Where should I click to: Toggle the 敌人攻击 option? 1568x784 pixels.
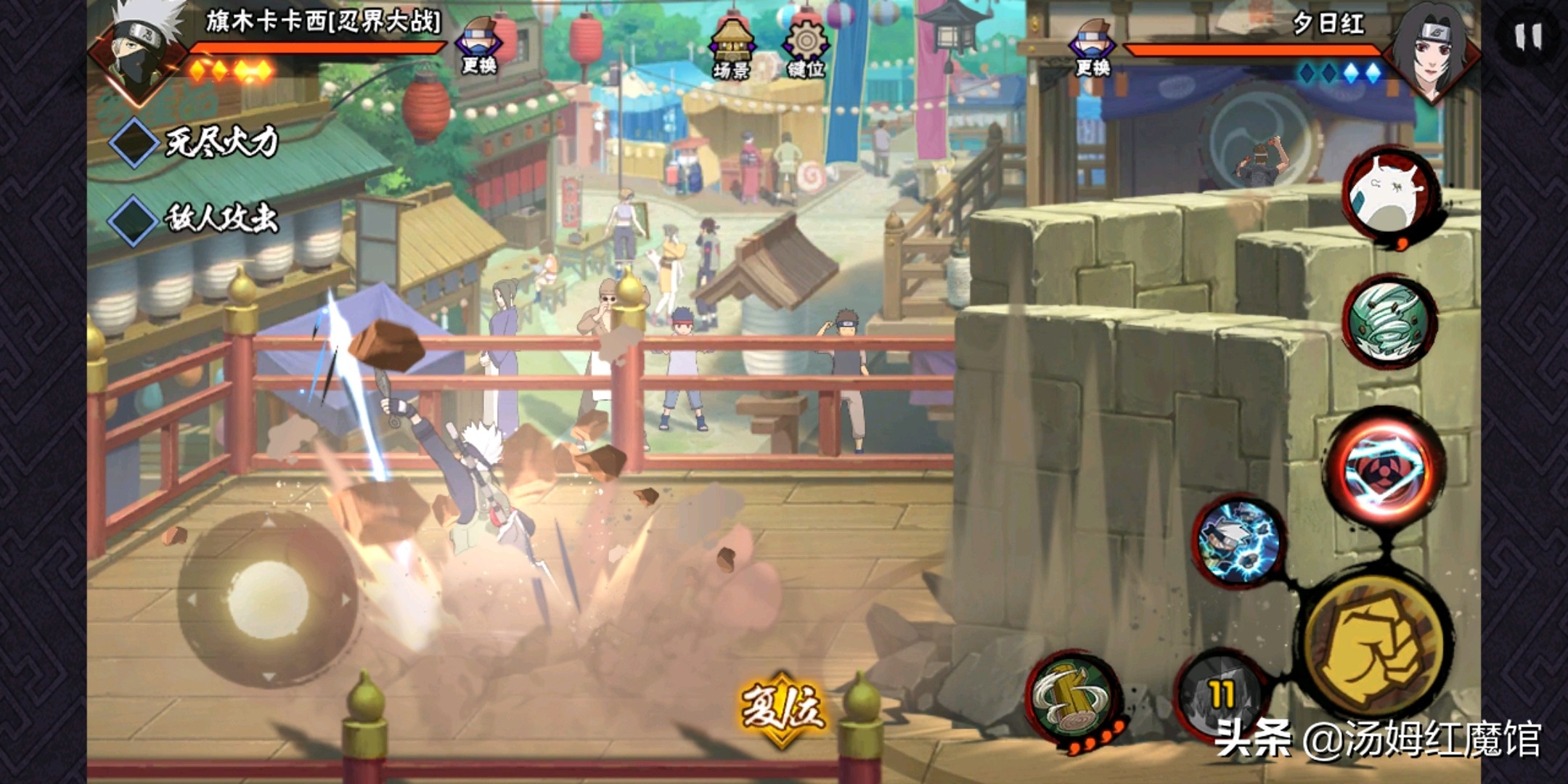[134, 219]
